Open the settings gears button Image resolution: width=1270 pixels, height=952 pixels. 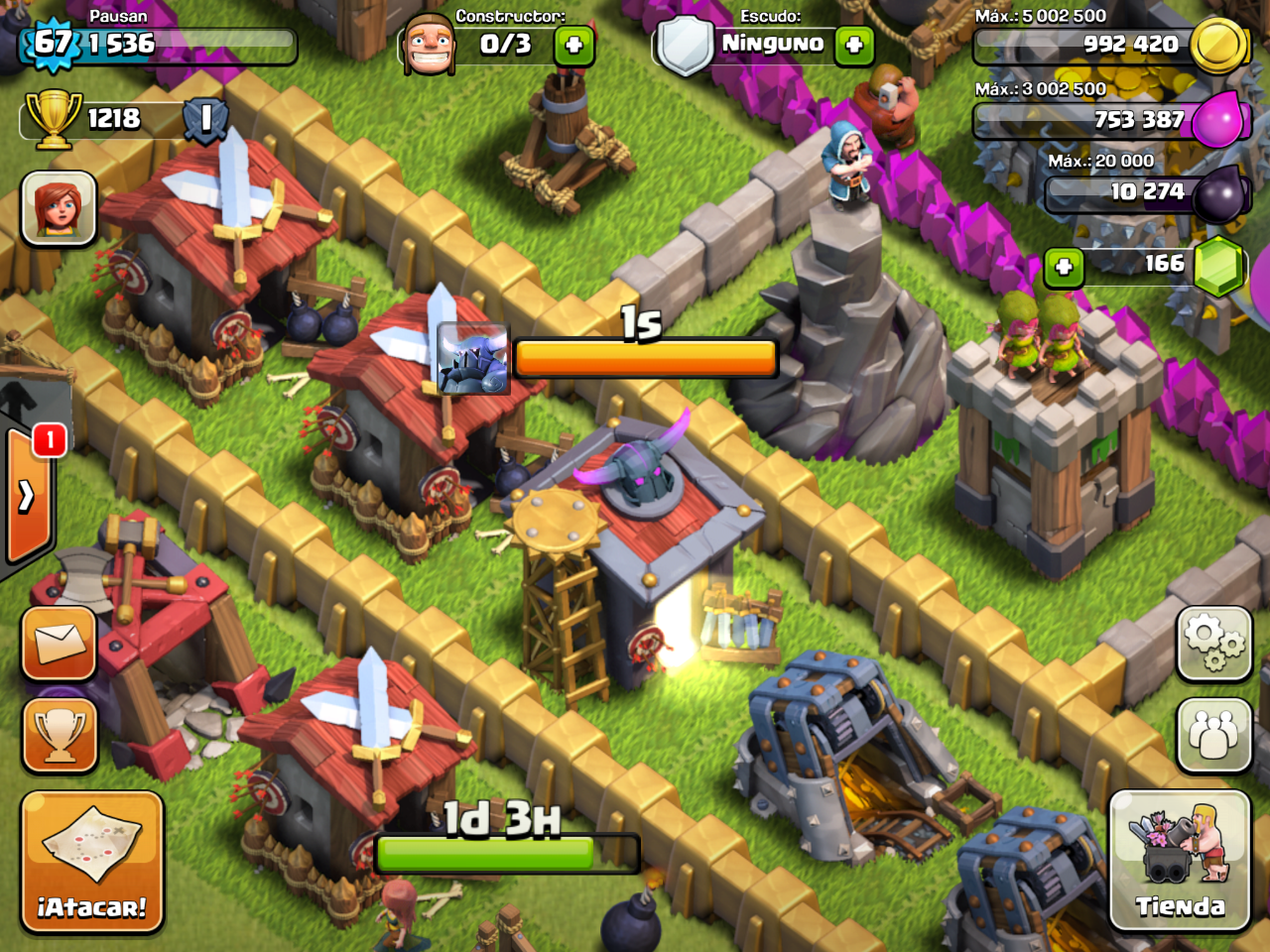[x=1213, y=644]
